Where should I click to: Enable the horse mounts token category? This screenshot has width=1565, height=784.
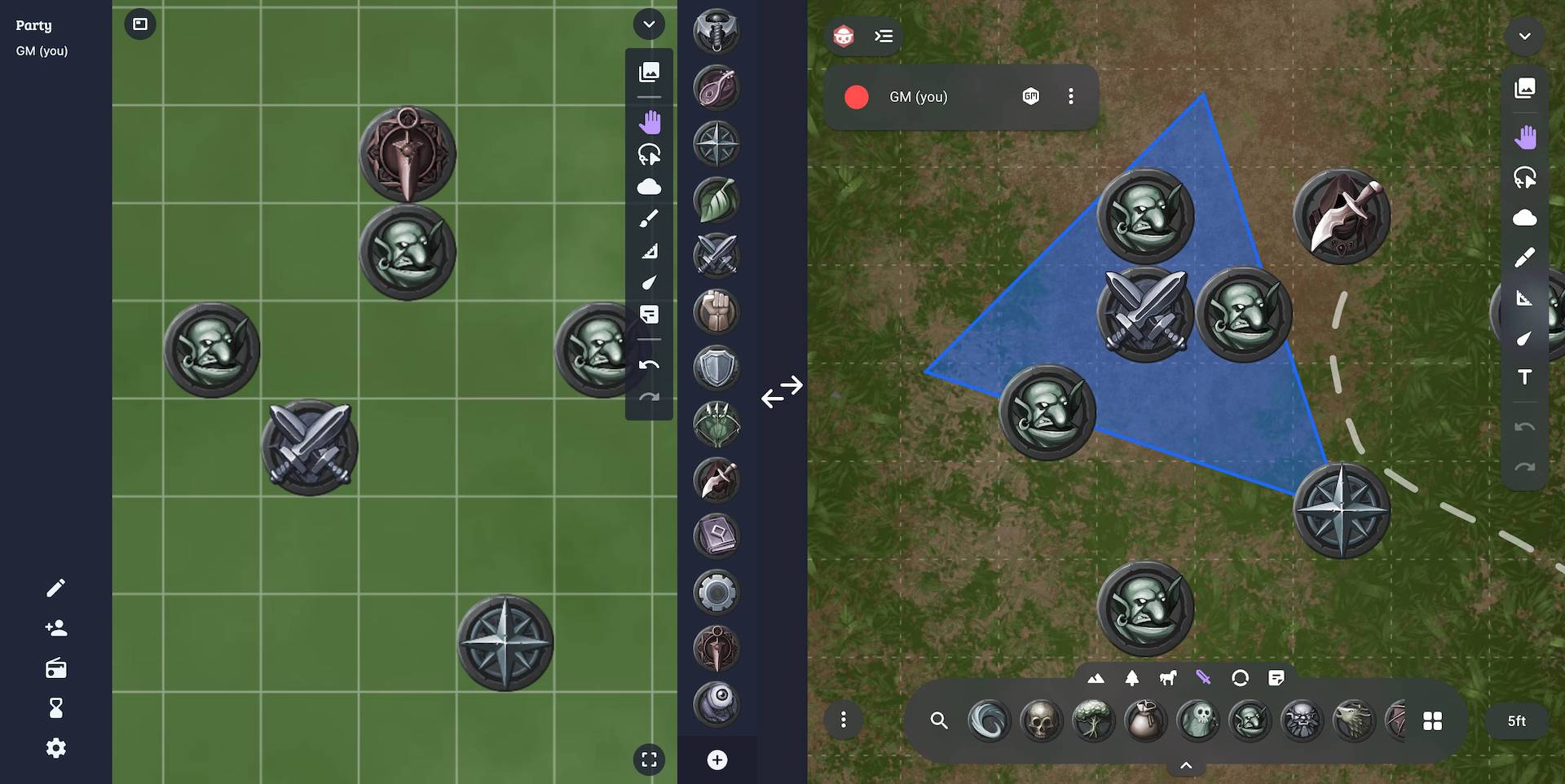coord(1169,677)
